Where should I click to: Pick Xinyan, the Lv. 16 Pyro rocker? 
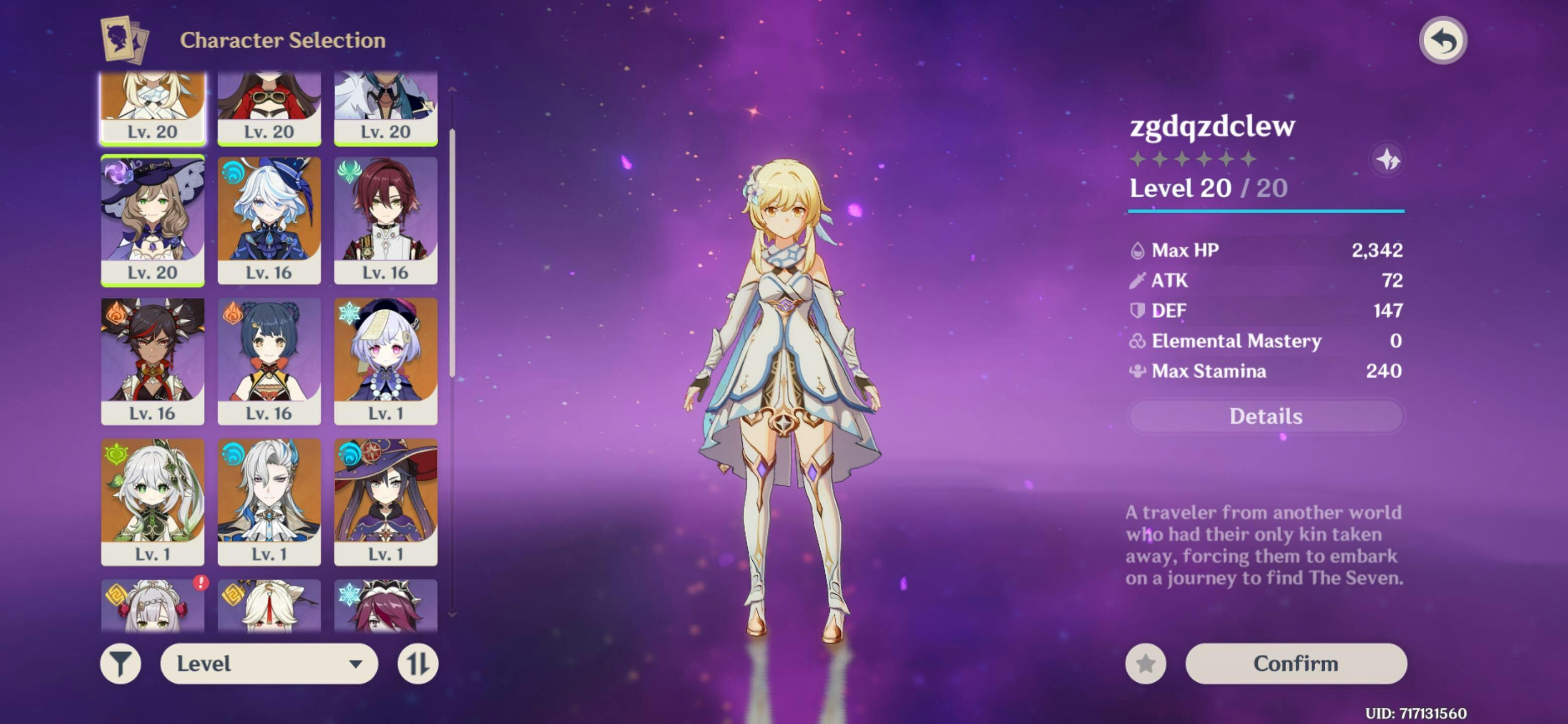[x=152, y=360]
